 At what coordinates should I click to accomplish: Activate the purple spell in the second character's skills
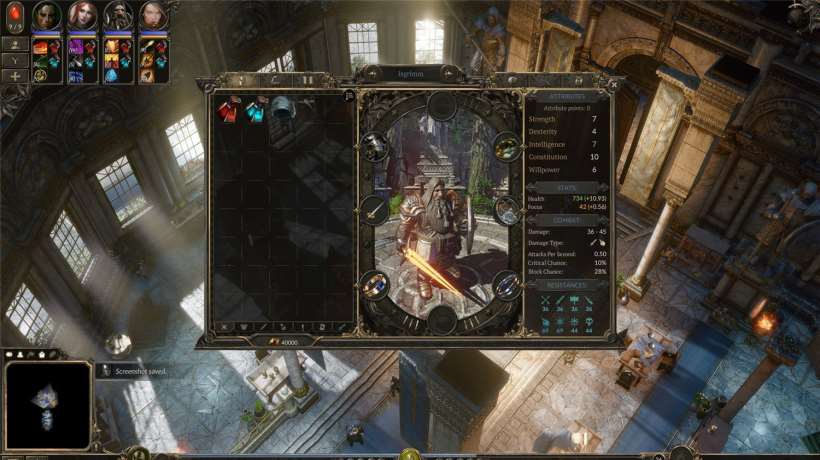[76, 47]
